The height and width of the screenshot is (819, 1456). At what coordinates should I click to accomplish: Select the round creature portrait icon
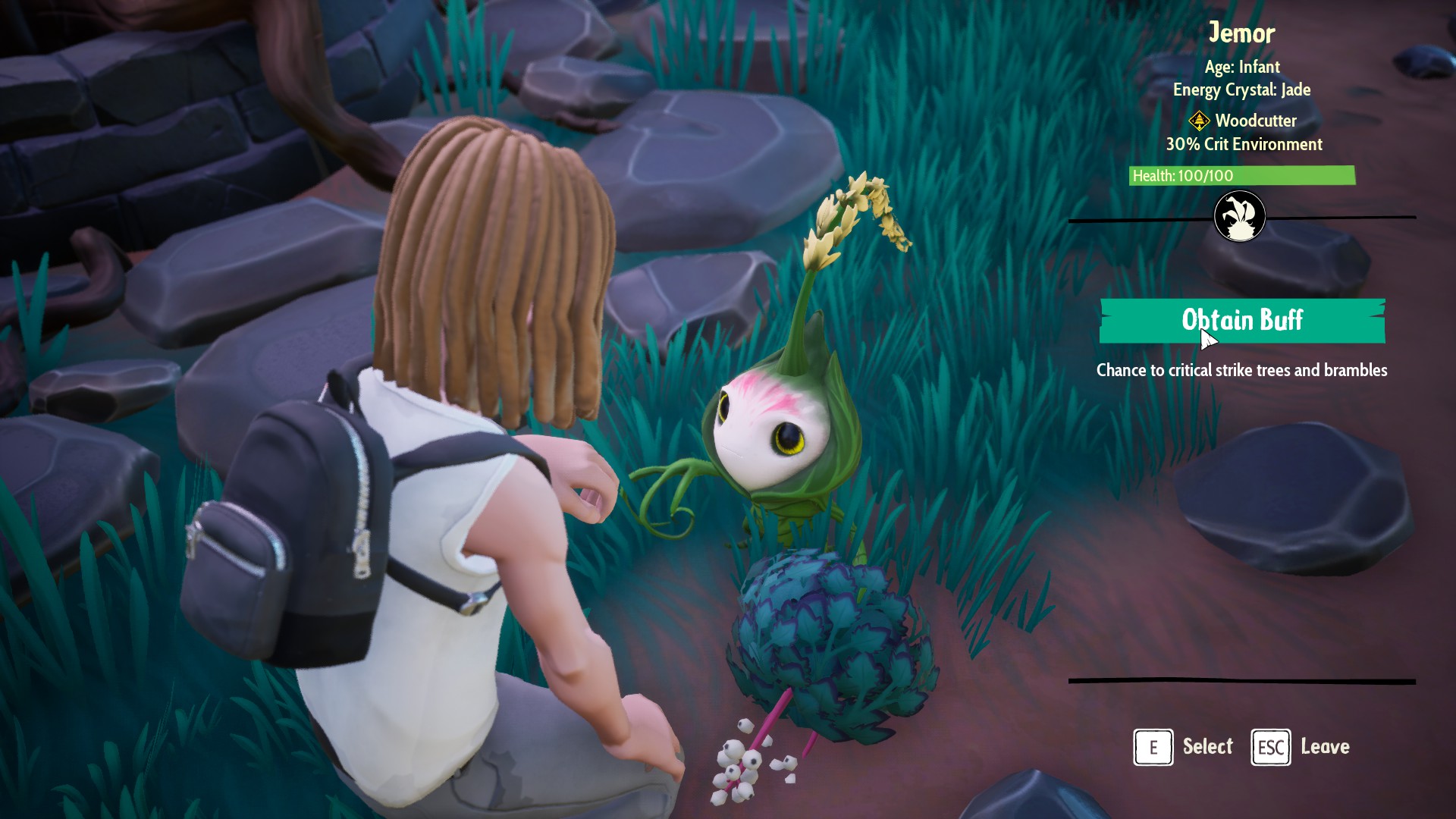pos(1239,216)
